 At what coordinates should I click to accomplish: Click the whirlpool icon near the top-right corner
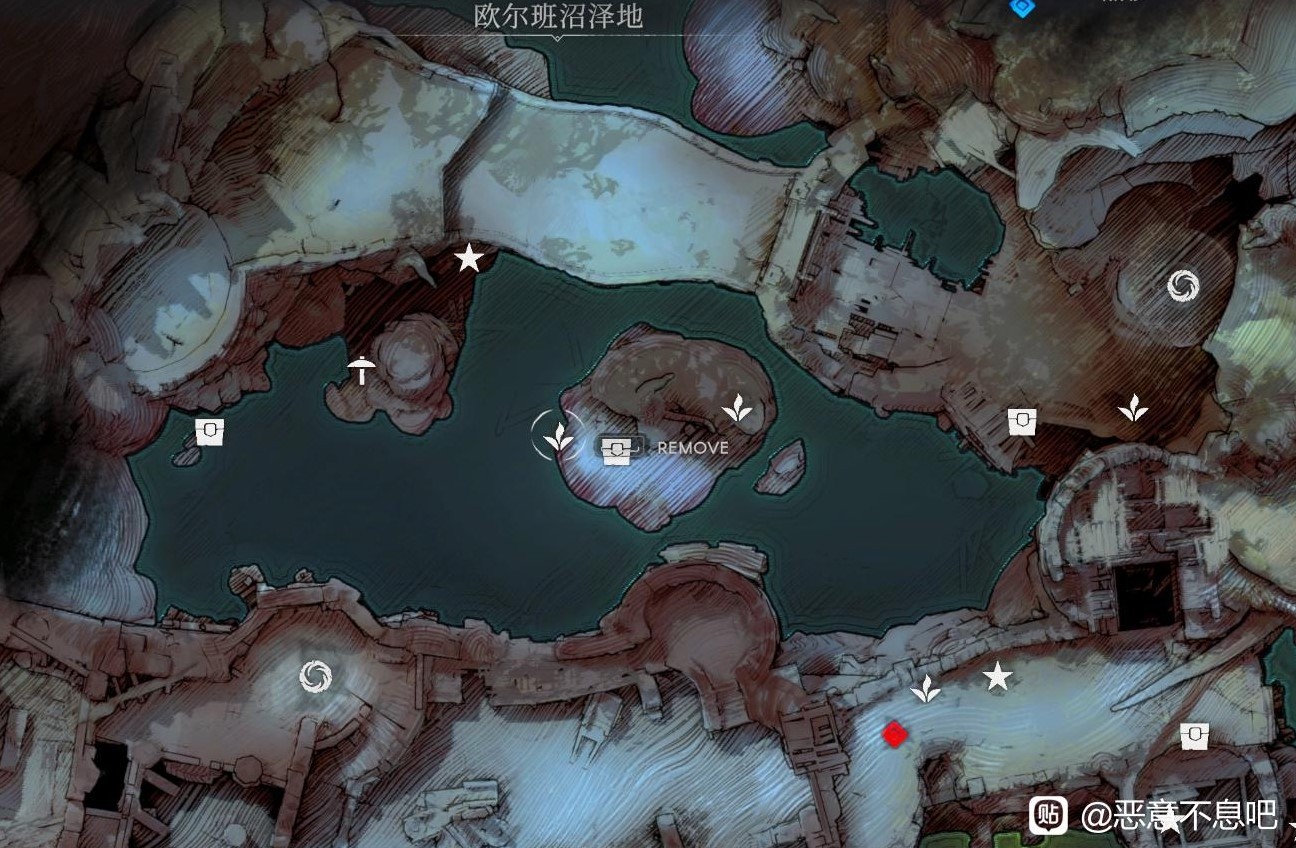click(x=1184, y=284)
